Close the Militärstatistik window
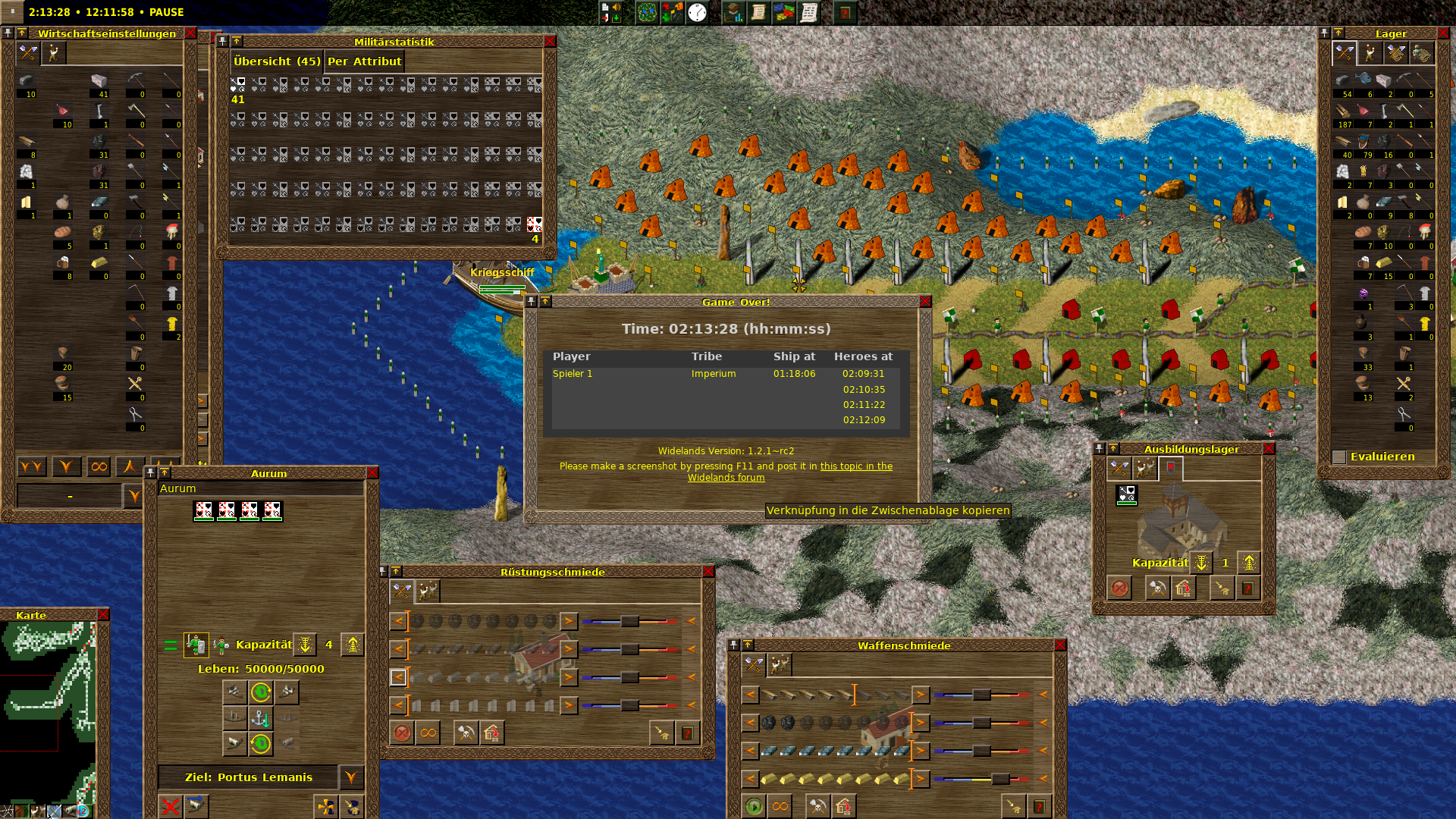Screen dimensions: 1456x819 click(x=550, y=42)
